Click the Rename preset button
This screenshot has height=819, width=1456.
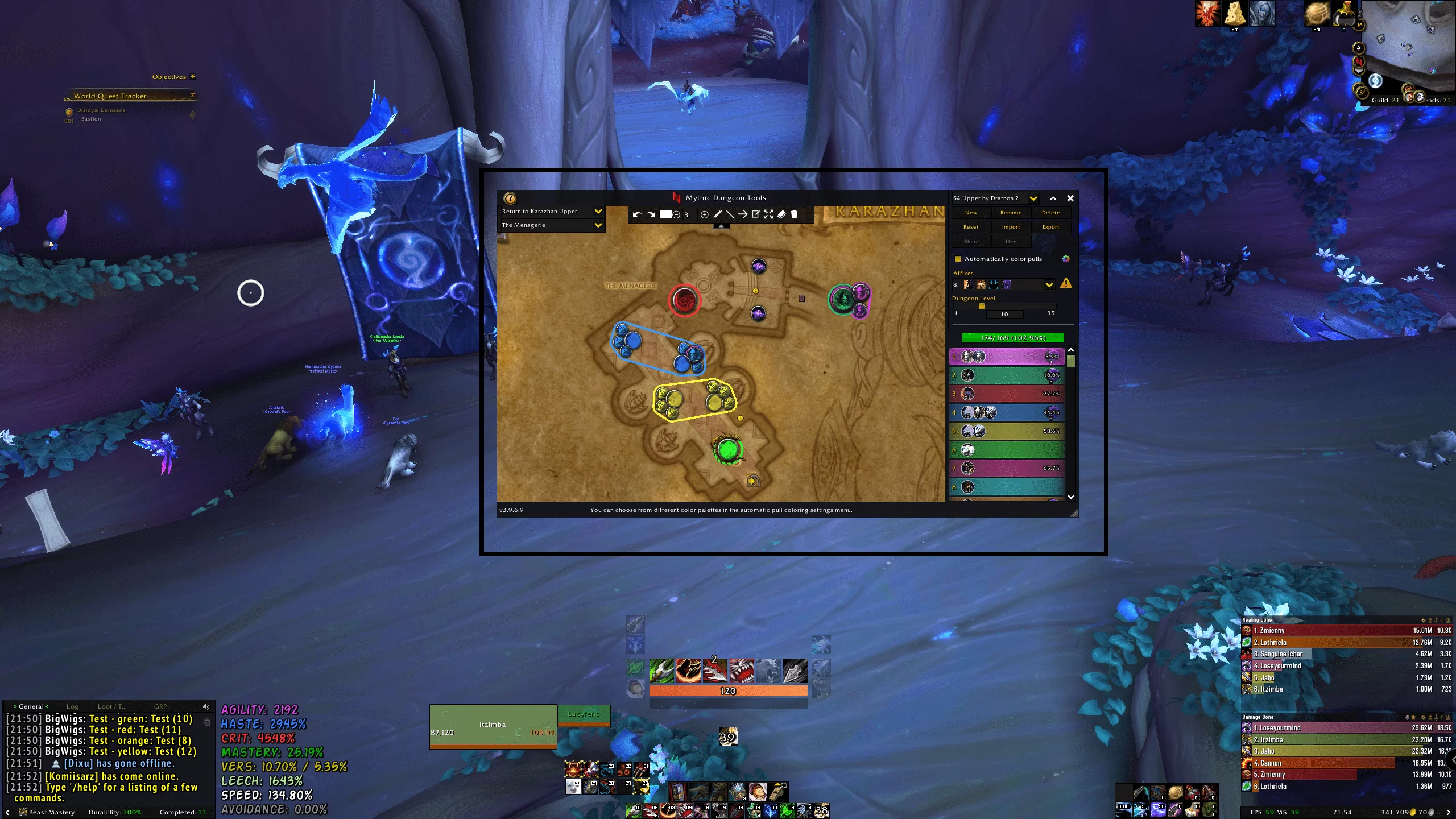point(1011,213)
